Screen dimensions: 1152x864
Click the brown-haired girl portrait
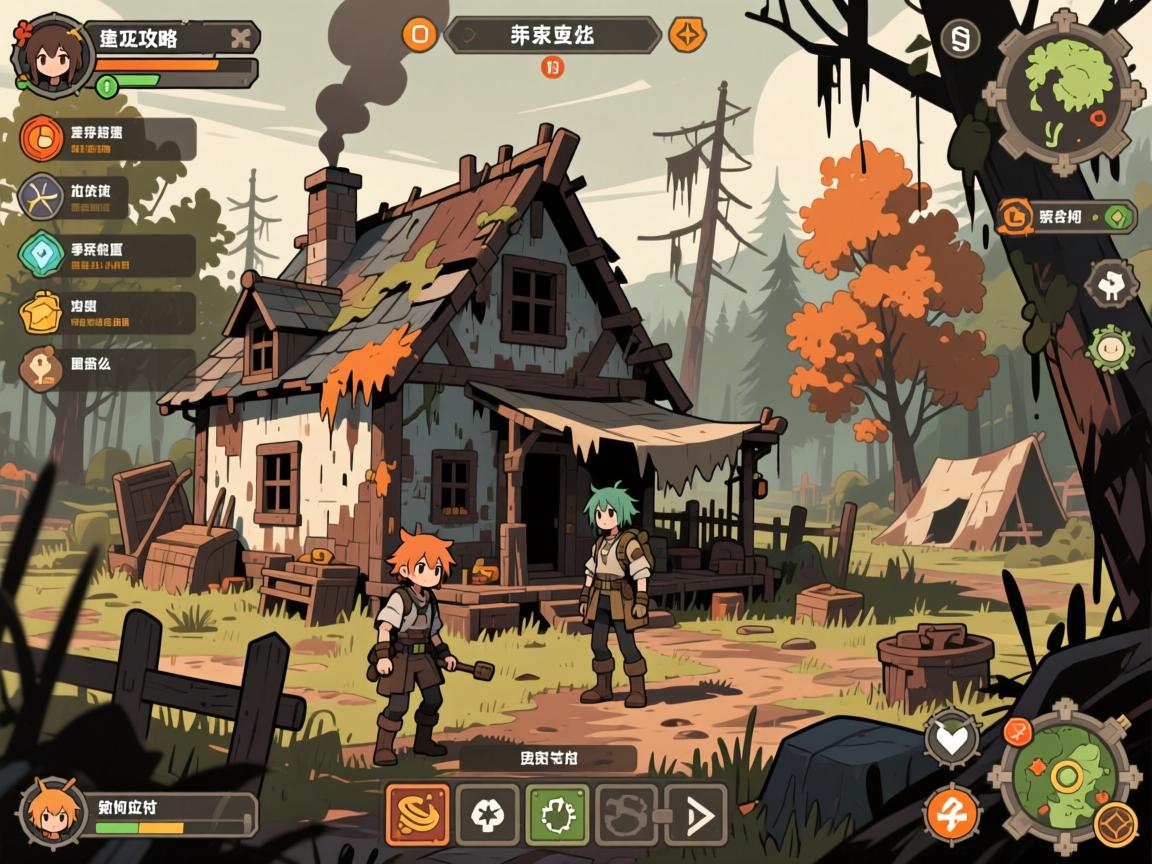[50, 55]
